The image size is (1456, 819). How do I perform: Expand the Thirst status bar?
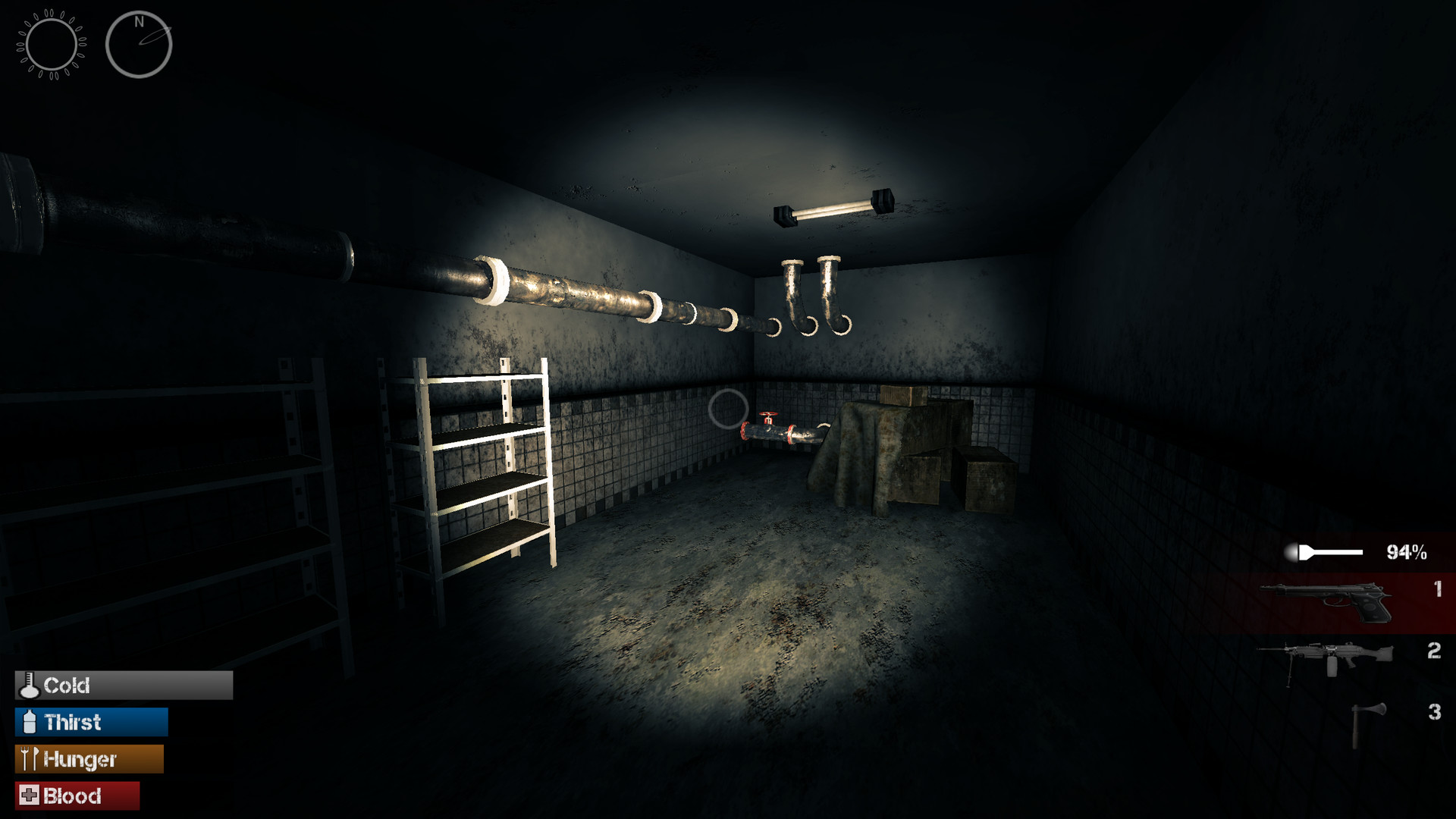[x=91, y=723]
